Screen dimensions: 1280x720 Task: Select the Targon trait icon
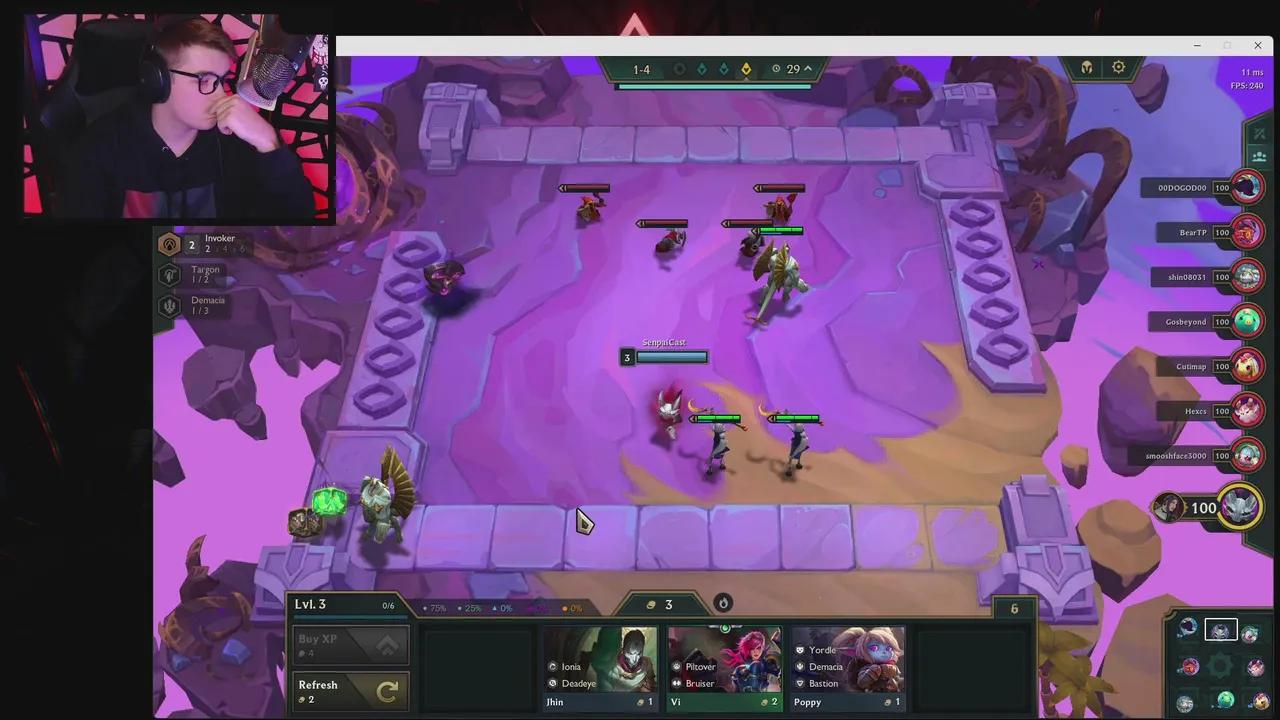coord(170,274)
